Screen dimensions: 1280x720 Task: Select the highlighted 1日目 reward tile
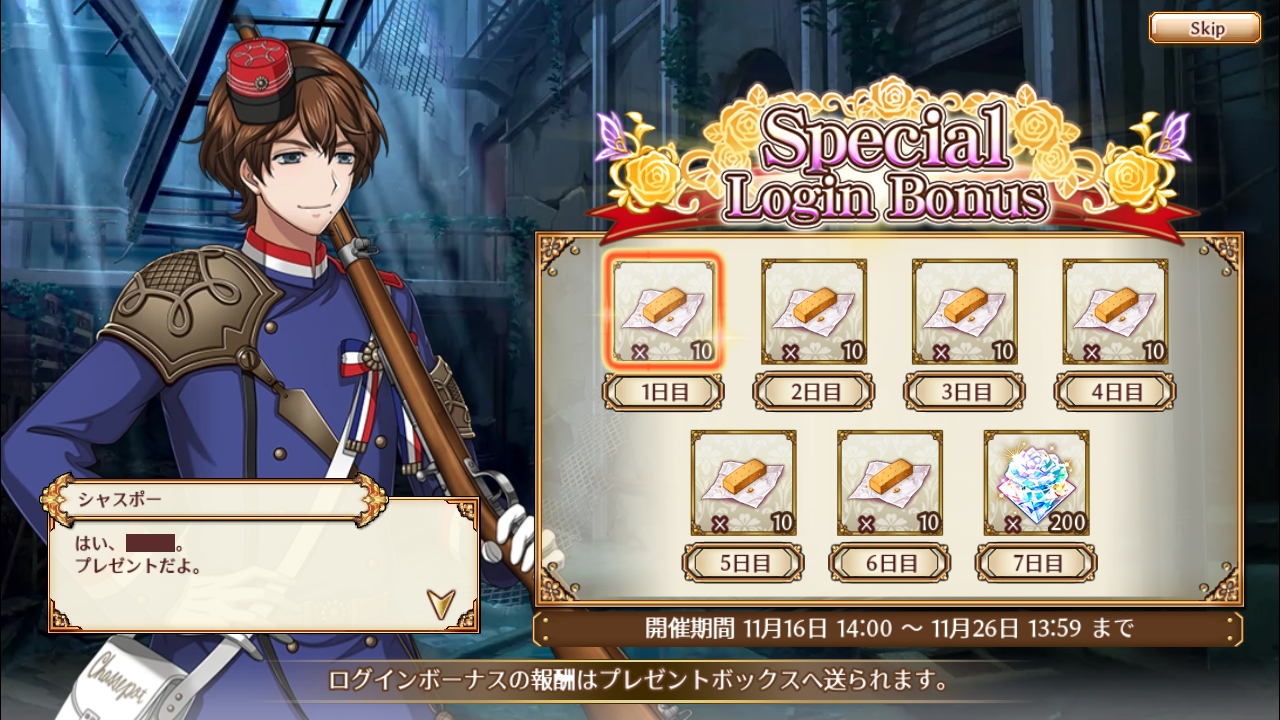(x=664, y=311)
